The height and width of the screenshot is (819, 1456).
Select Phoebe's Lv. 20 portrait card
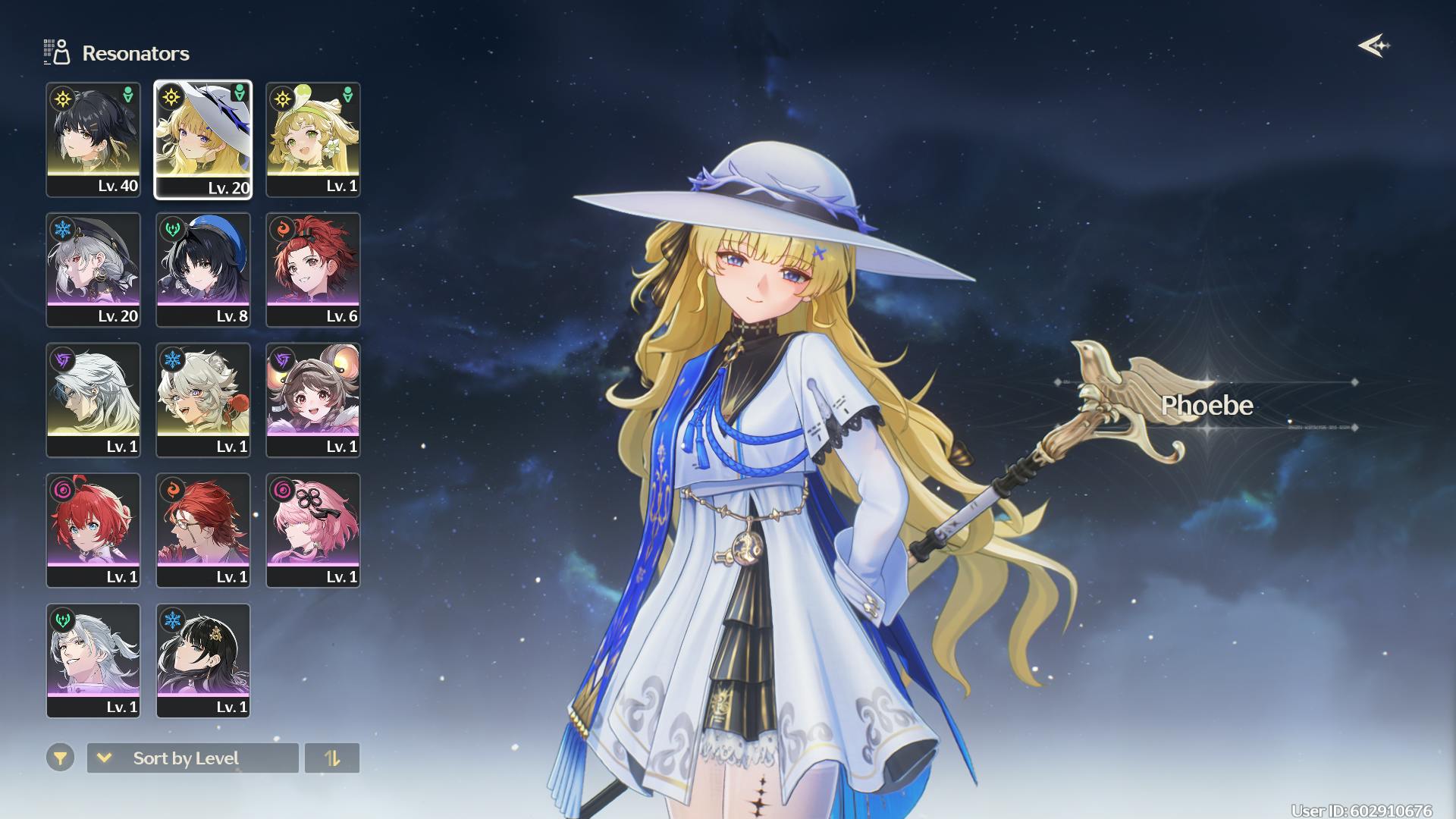(x=203, y=140)
